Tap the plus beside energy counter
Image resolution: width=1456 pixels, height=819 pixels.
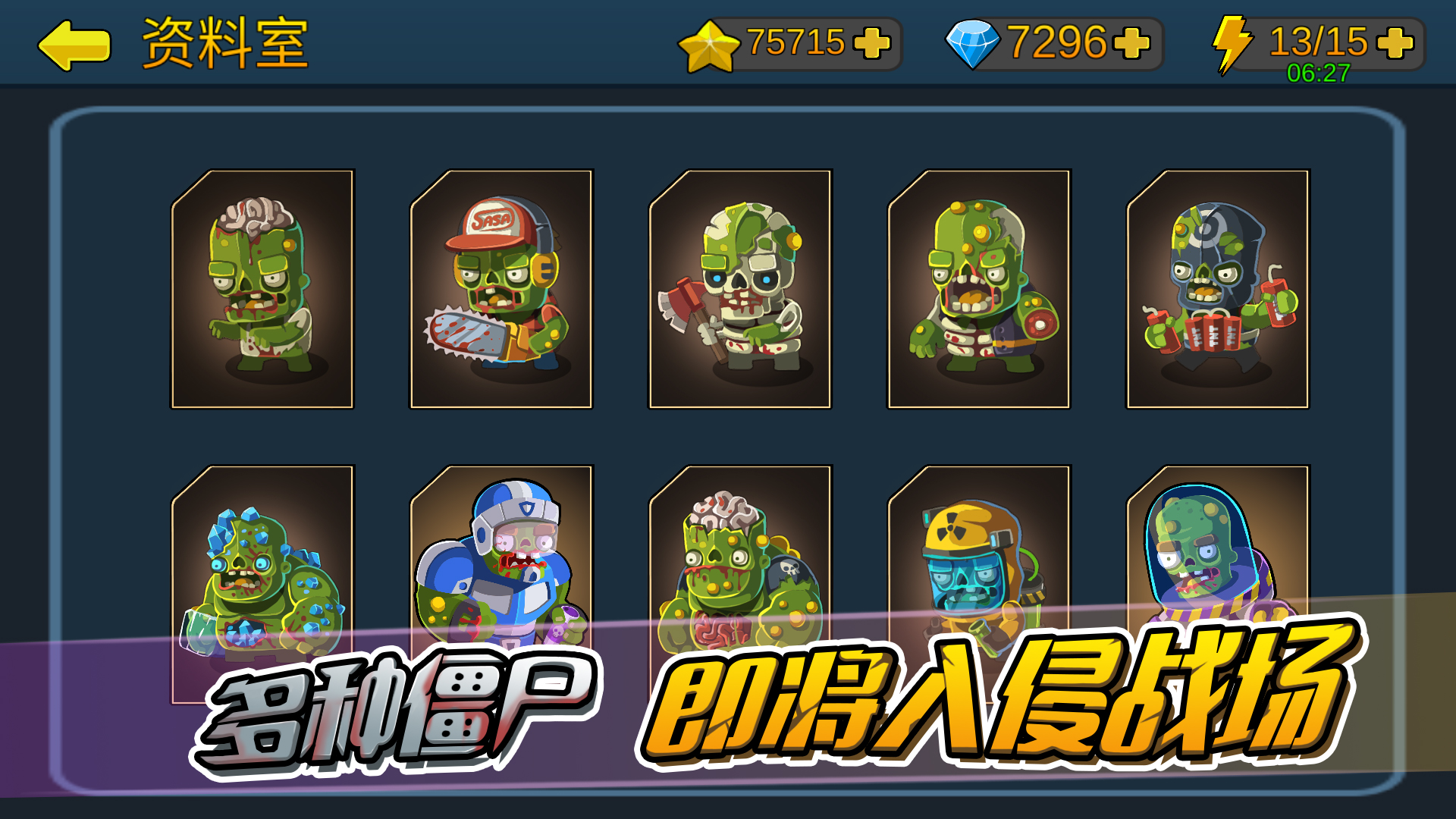pyautogui.click(x=1394, y=44)
